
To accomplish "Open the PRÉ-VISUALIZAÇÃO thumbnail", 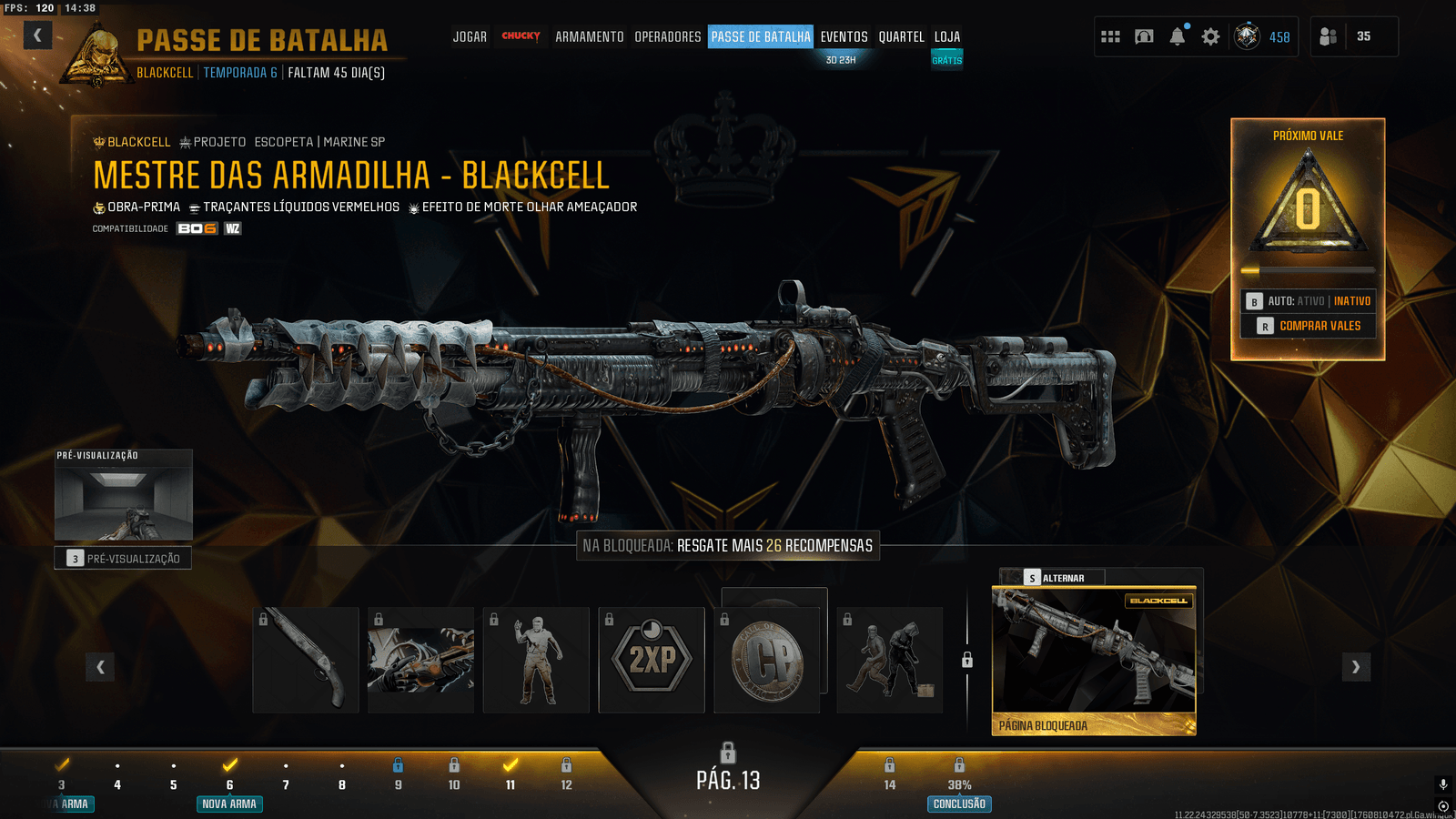I will 124,496.
